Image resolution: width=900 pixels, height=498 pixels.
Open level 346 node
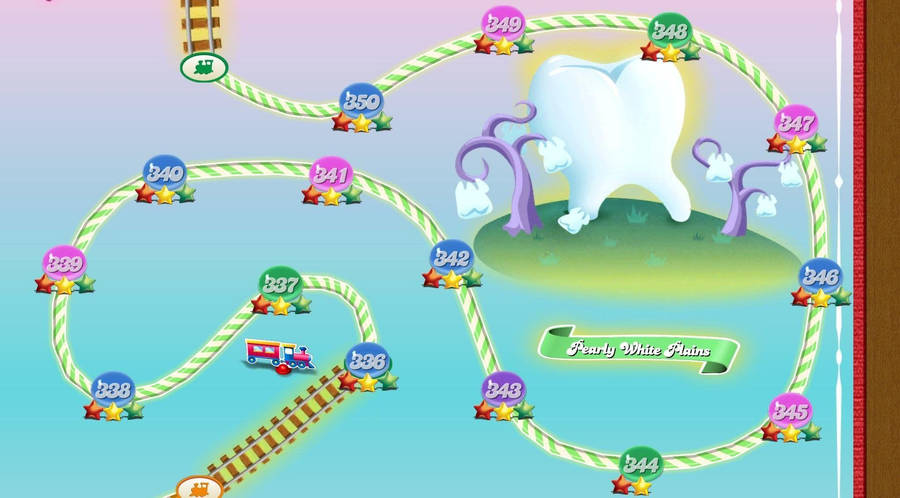[820, 276]
